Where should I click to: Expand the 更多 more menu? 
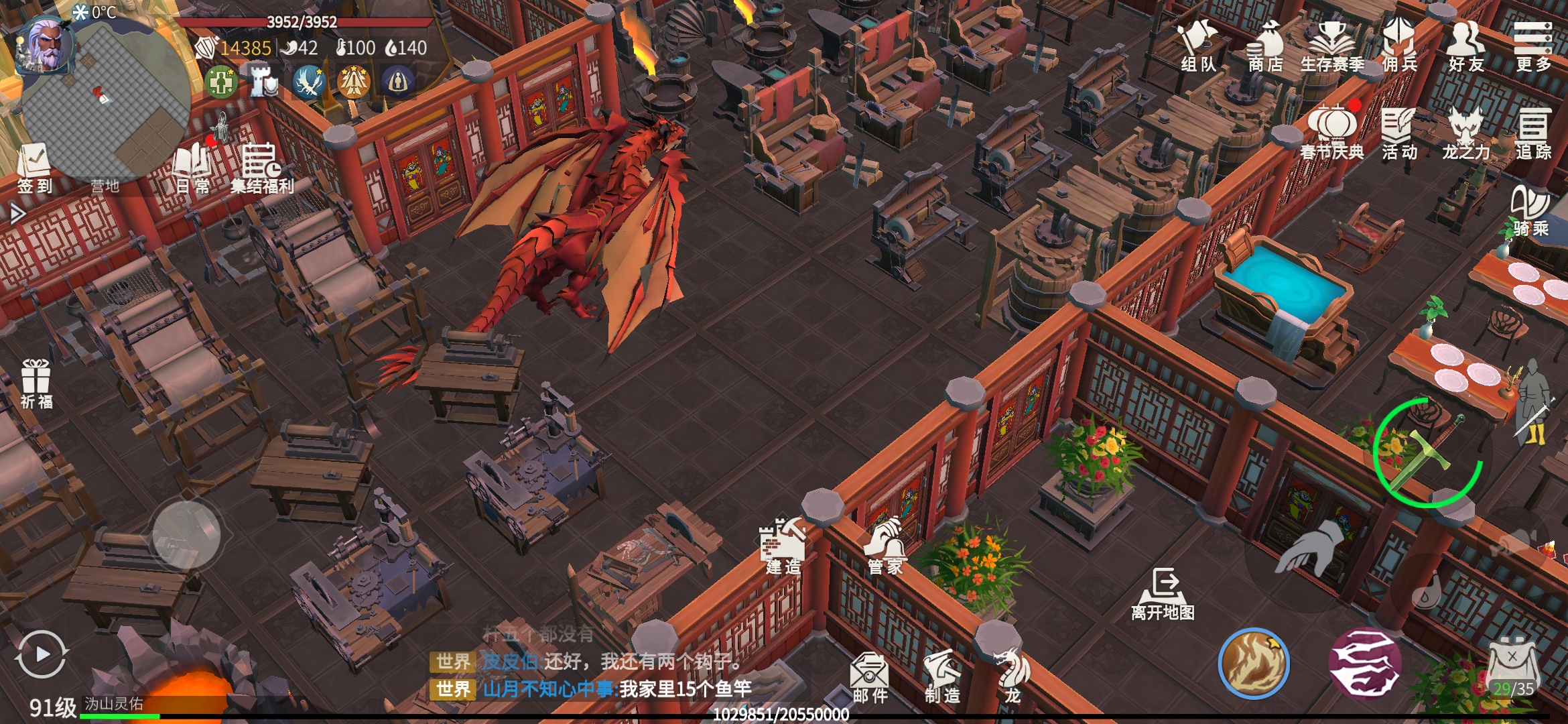click(1533, 46)
